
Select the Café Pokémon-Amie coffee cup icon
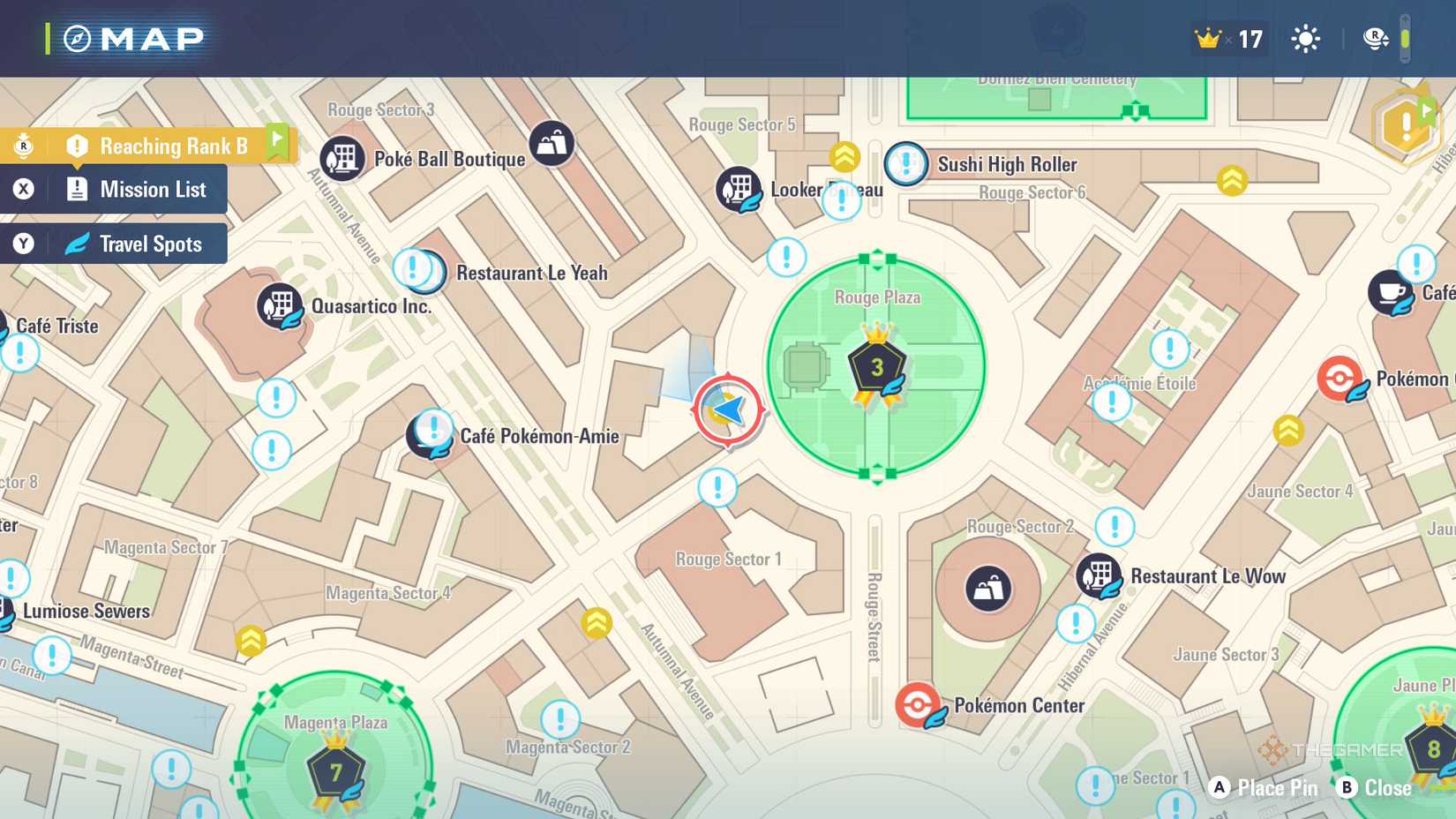tap(430, 435)
